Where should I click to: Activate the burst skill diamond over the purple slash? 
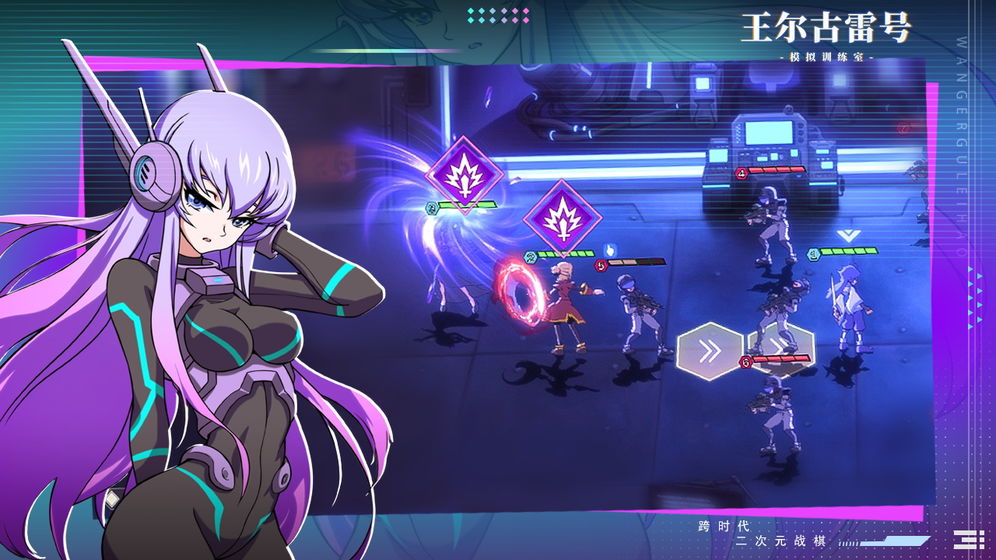(x=464, y=170)
